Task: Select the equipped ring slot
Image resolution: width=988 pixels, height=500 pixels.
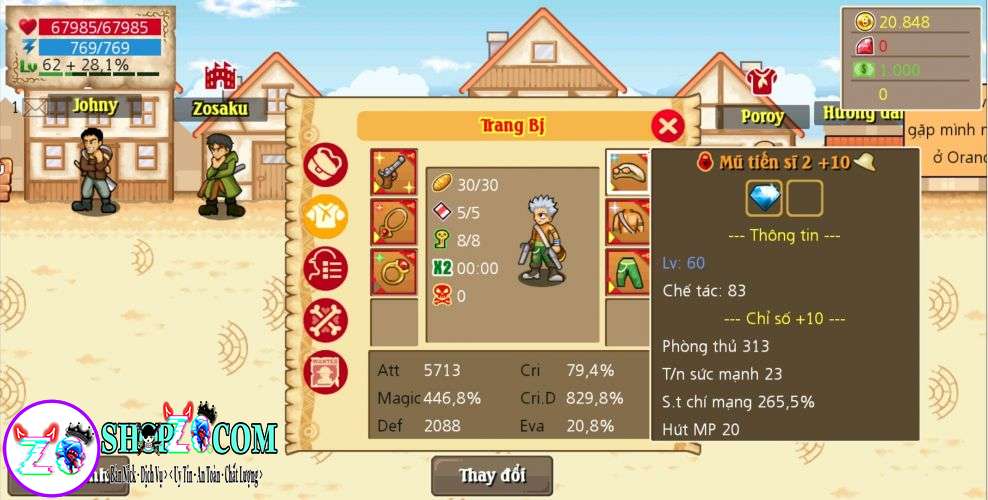Action: point(393,272)
